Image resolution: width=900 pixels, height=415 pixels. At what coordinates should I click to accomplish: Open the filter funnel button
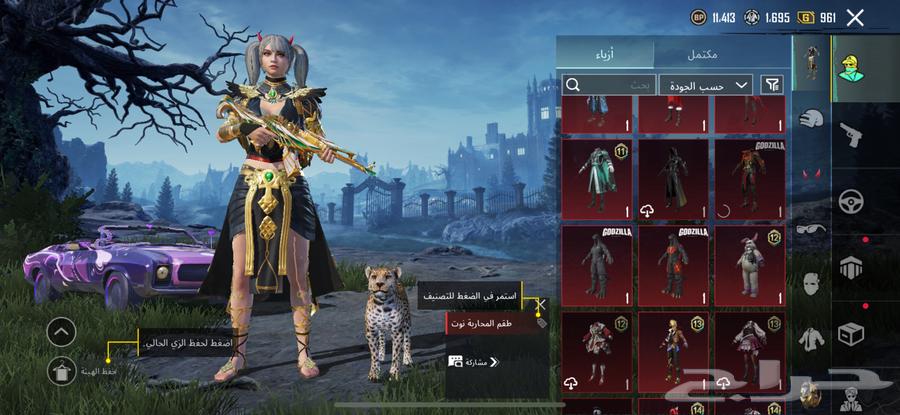772,85
